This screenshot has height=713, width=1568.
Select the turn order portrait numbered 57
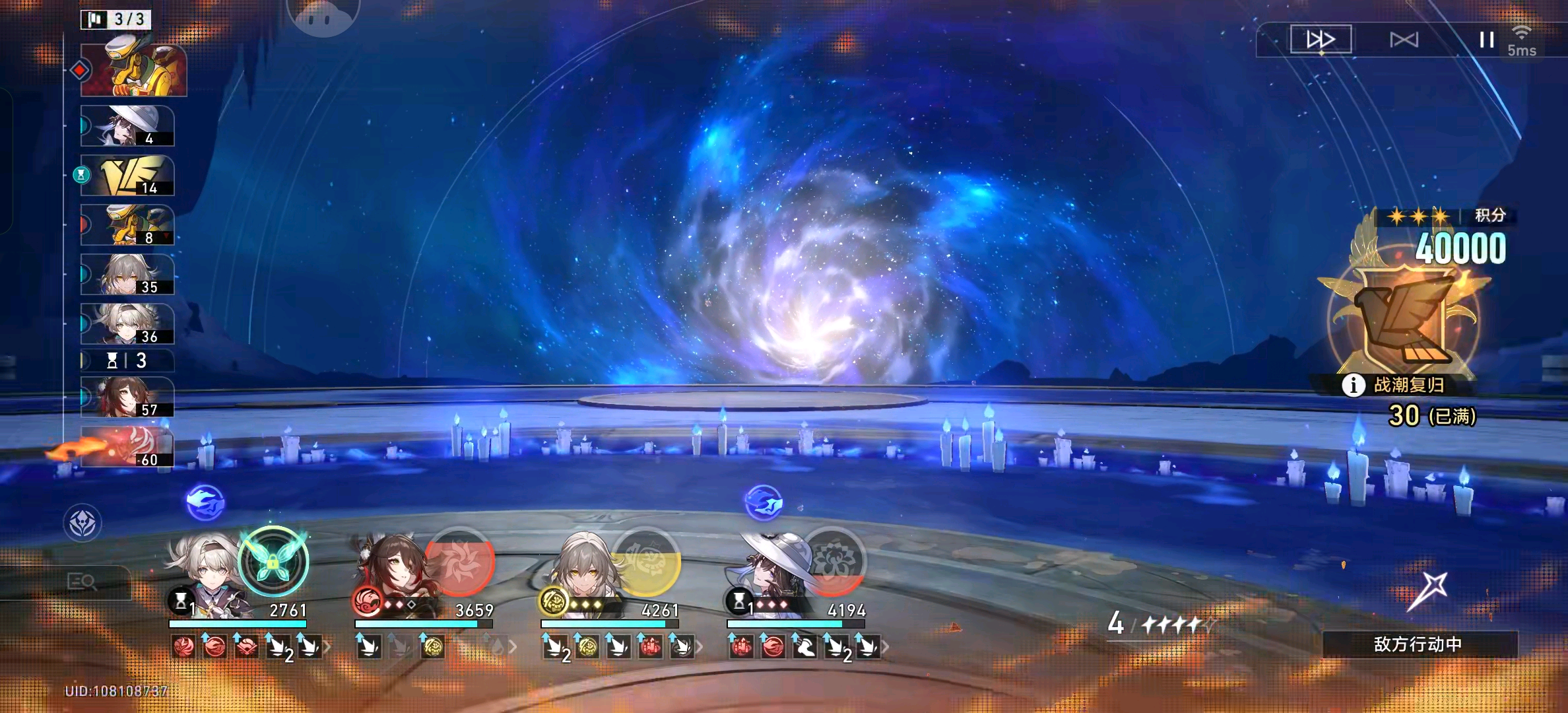click(x=127, y=397)
